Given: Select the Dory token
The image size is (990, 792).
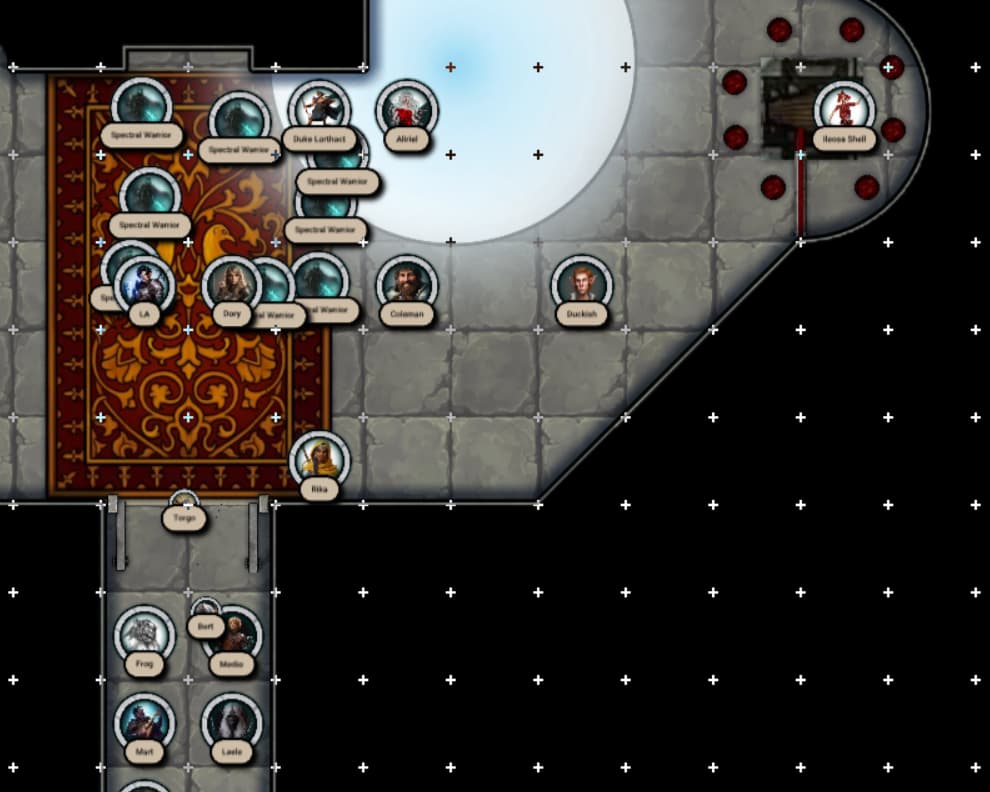Looking at the screenshot, I should pos(232,285).
